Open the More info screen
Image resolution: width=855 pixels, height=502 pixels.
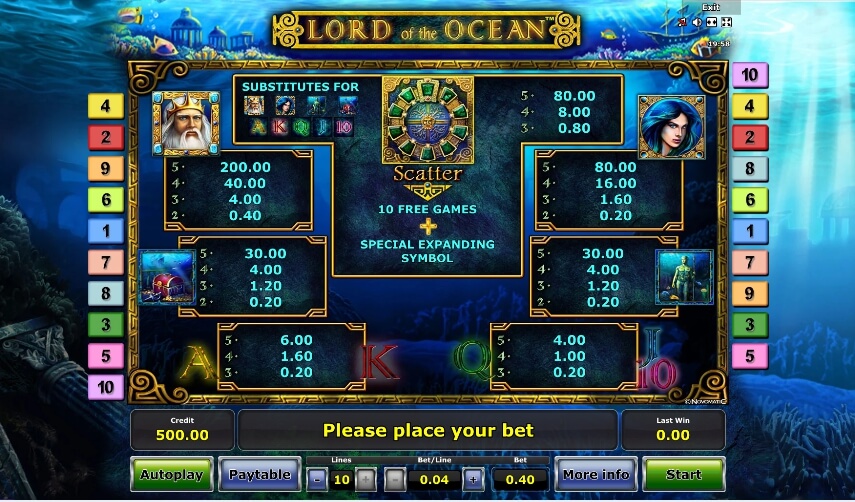point(595,474)
